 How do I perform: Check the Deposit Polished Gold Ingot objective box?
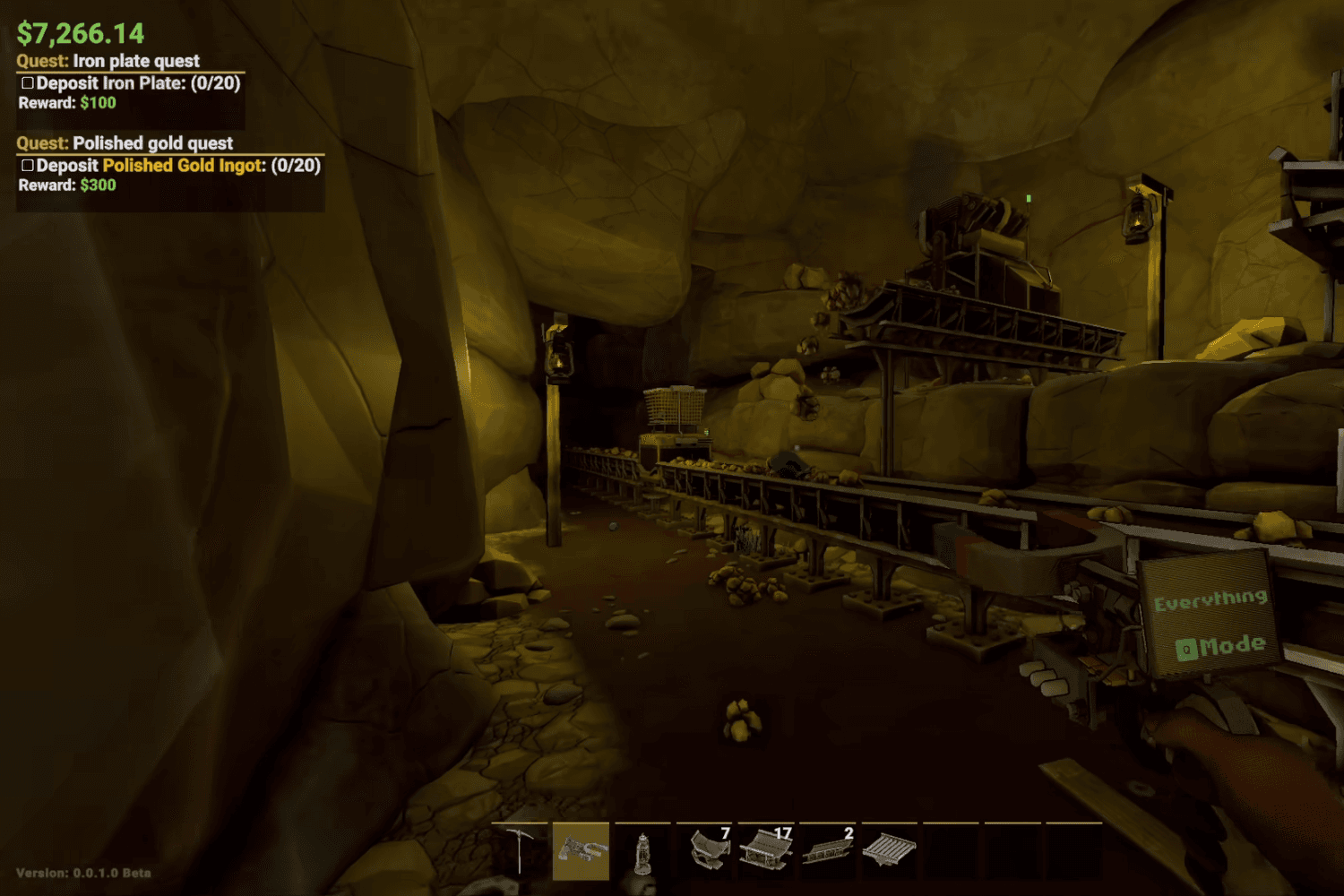pyautogui.click(x=28, y=165)
